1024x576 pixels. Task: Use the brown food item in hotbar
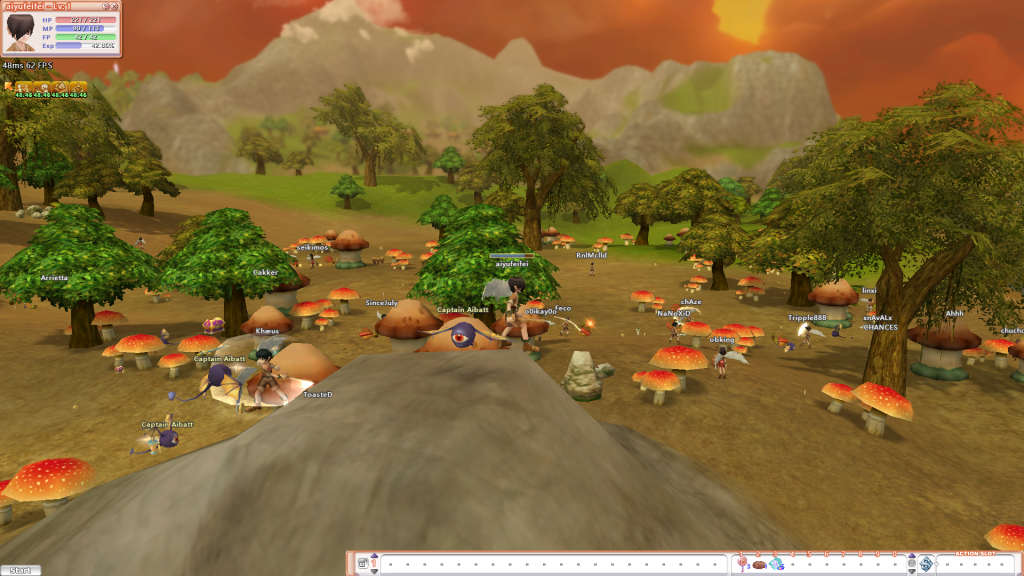tap(759, 565)
